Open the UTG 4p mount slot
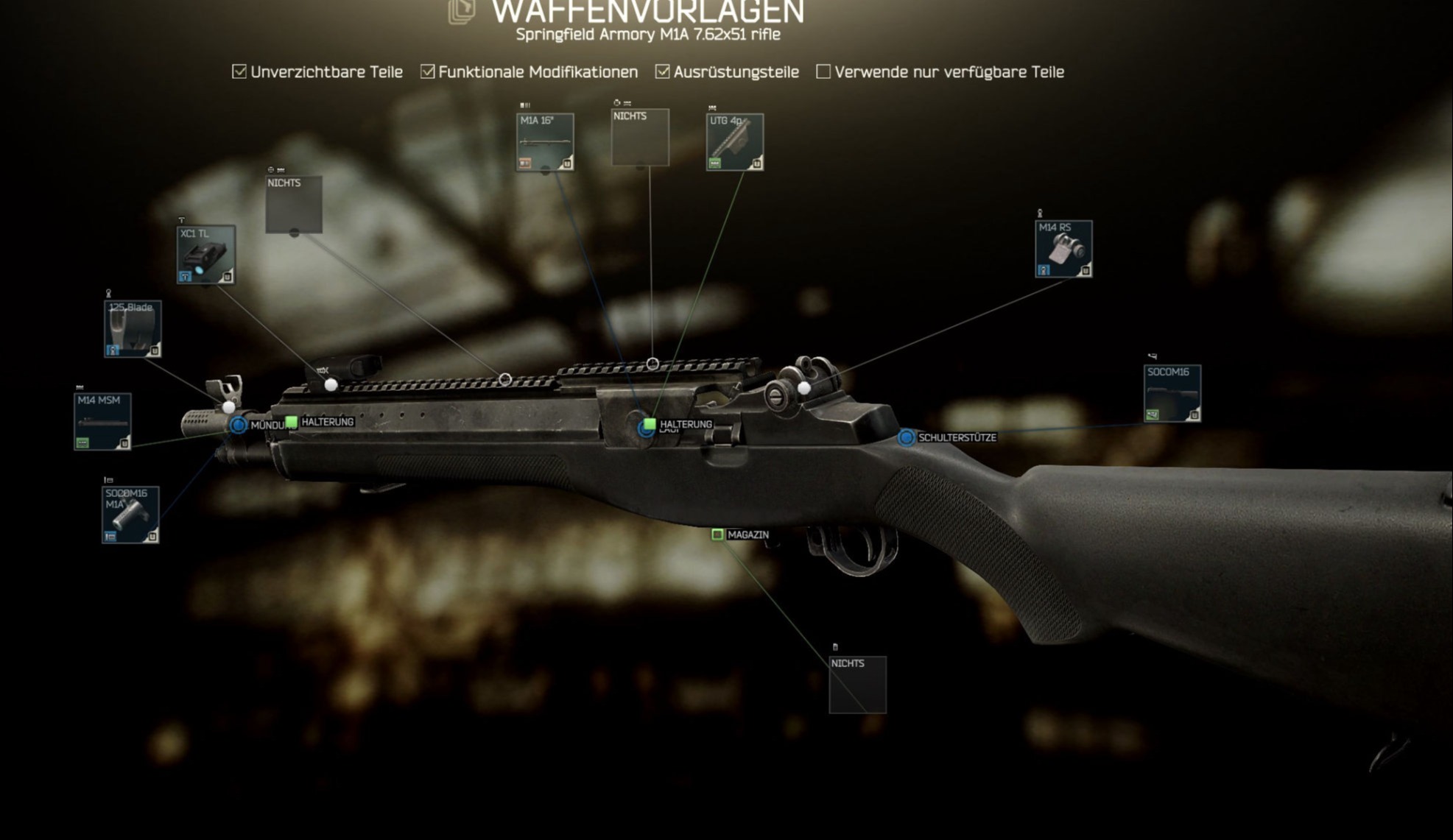1453x840 pixels. tap(735, 142)
